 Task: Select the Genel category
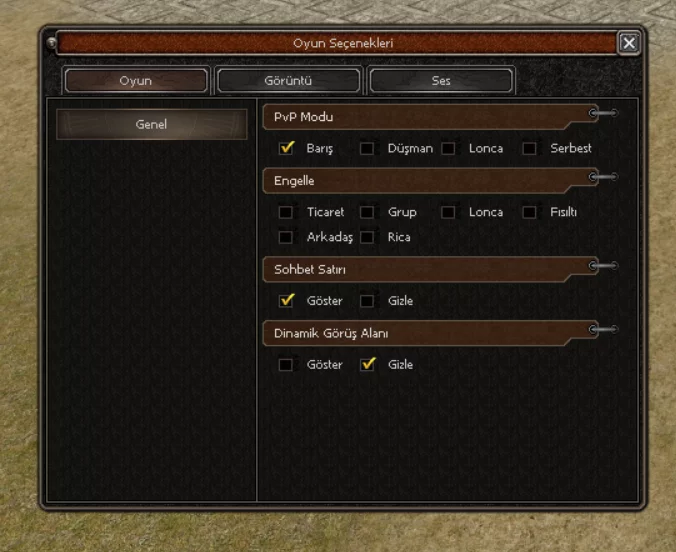[151, 125]
